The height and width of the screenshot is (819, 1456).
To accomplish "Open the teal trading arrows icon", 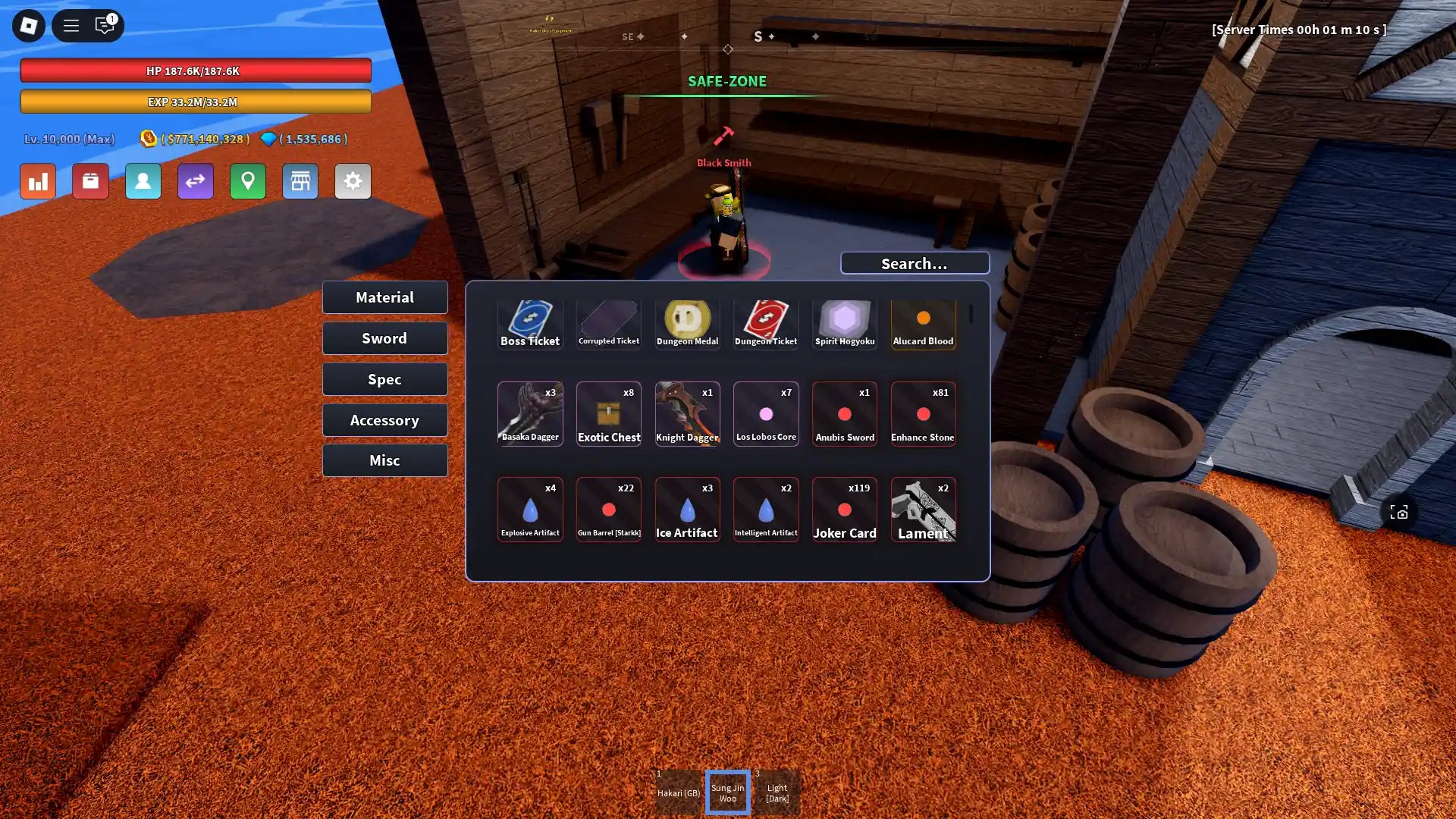I will tap(196, 181).
